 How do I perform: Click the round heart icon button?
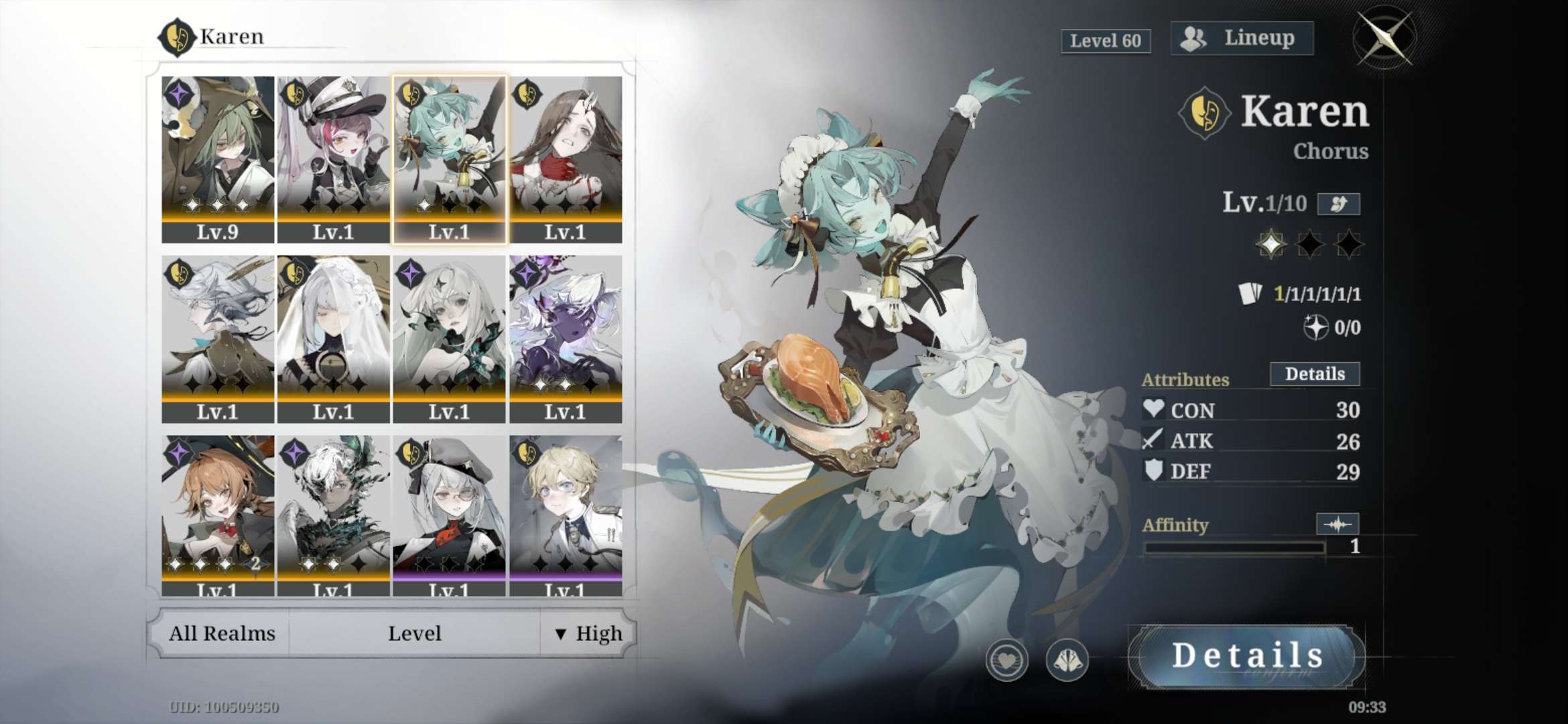coord(1006,660)
